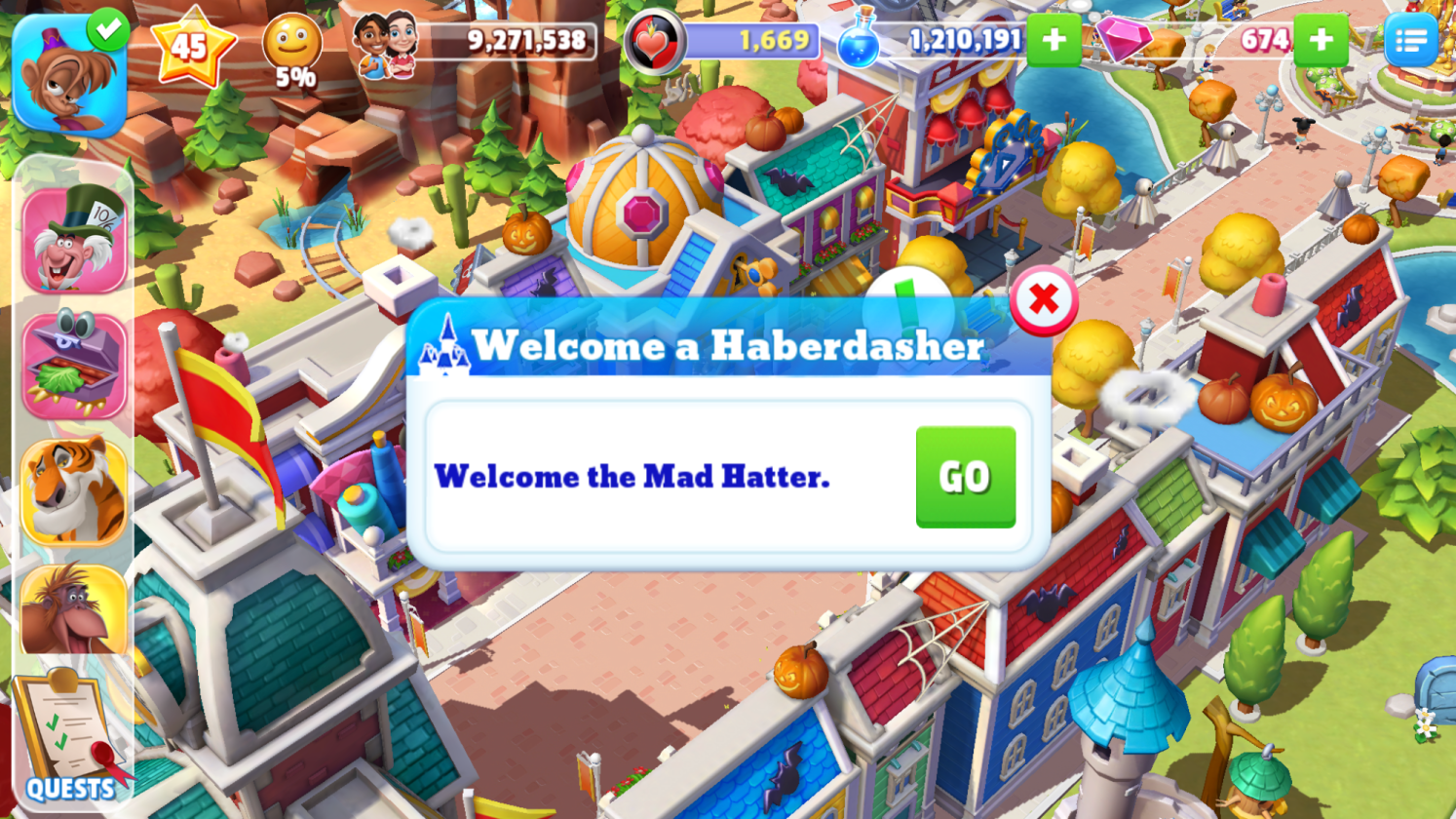The image size is (1456, 819).
Task: Select the orangutan character quest
Action: coord(74,610)
